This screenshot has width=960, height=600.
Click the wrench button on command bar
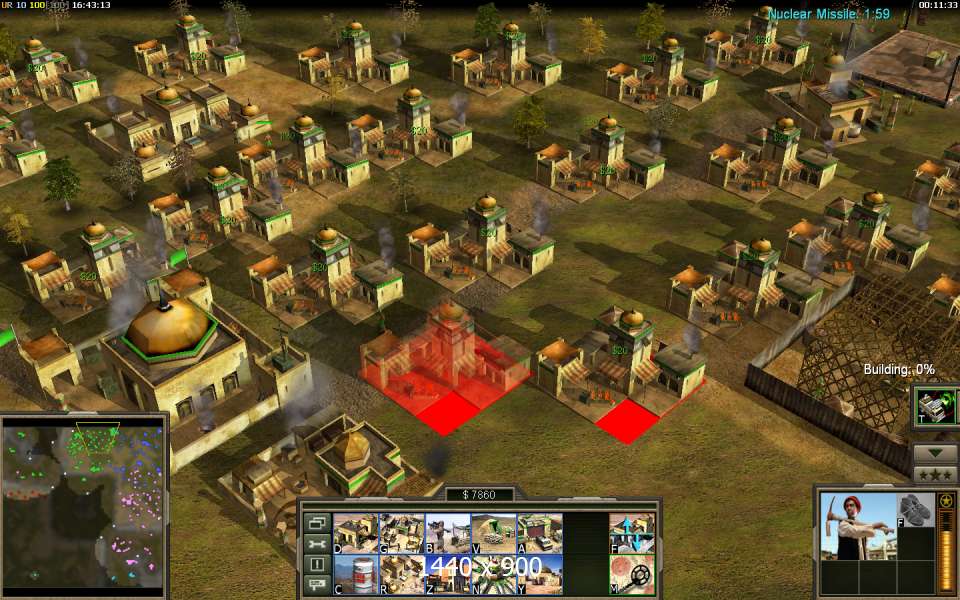point(317,544)
